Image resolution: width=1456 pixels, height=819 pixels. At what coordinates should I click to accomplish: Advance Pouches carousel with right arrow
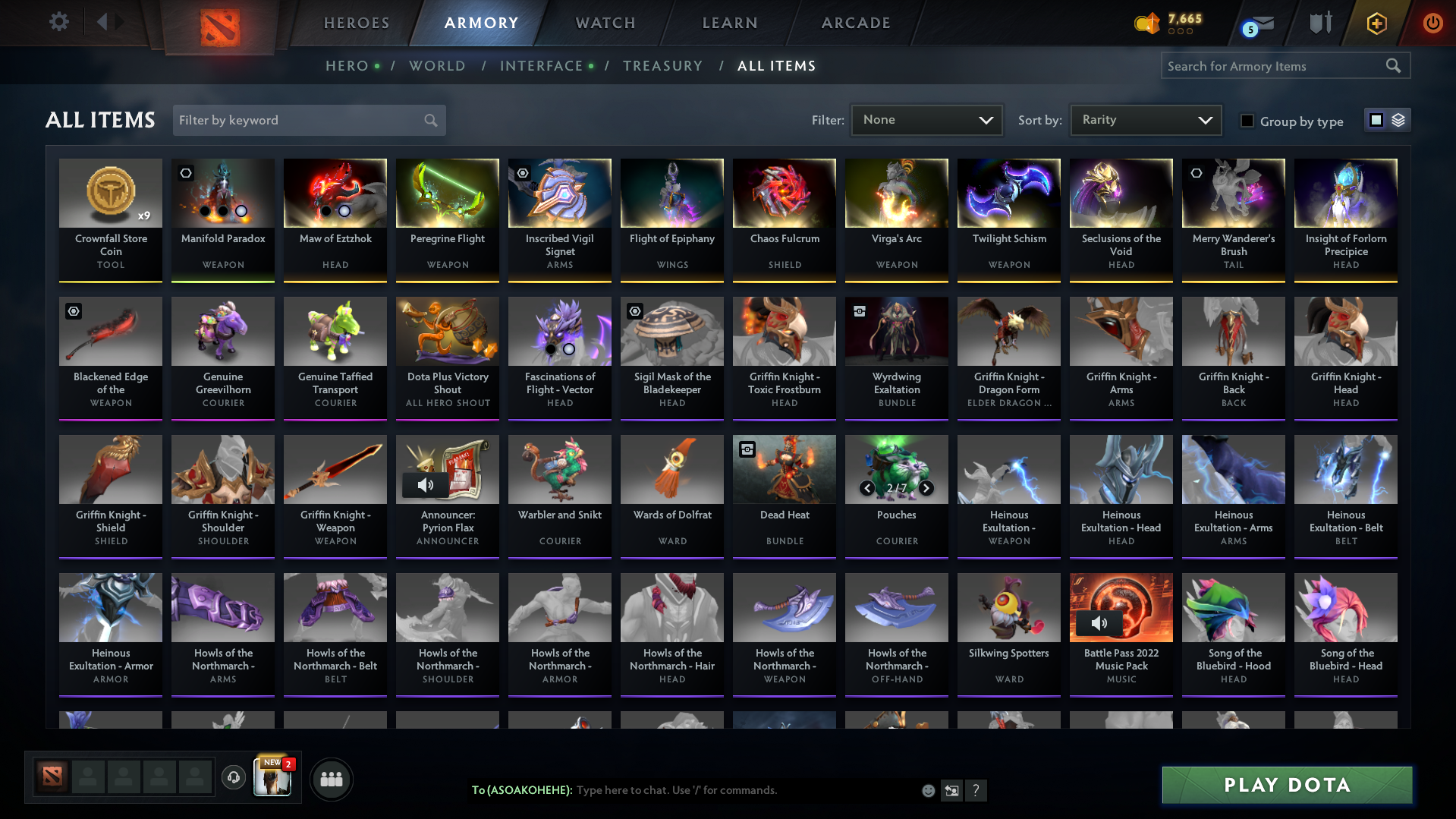coord(926,488)
